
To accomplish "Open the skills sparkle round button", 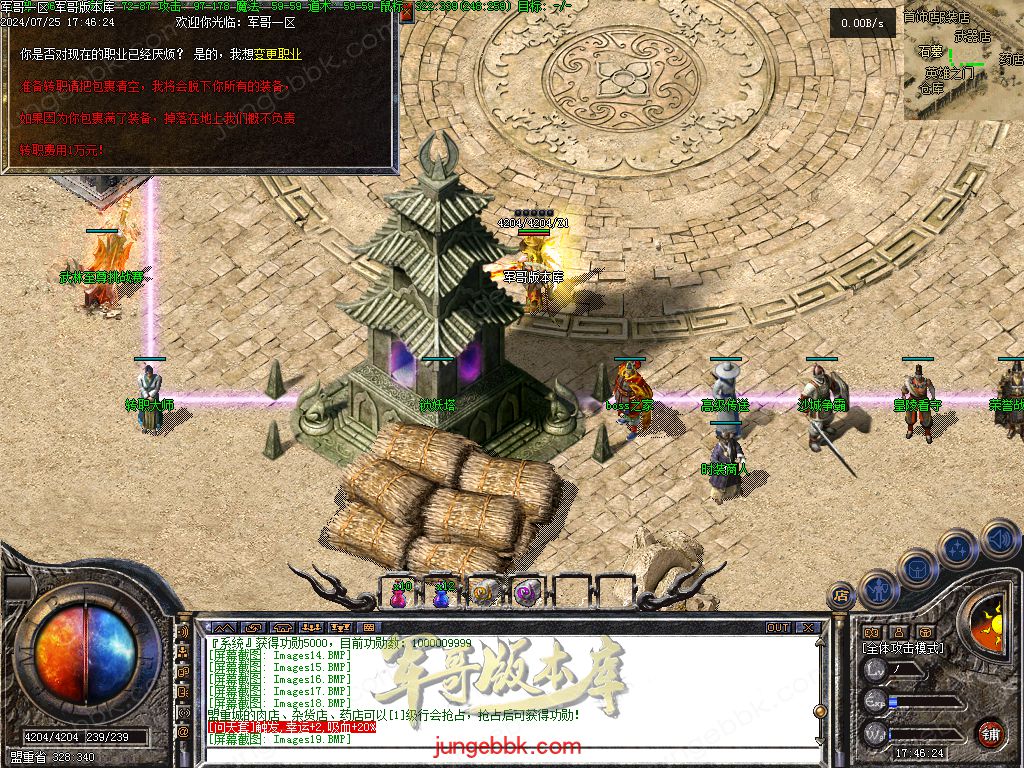I will [957, 548].
